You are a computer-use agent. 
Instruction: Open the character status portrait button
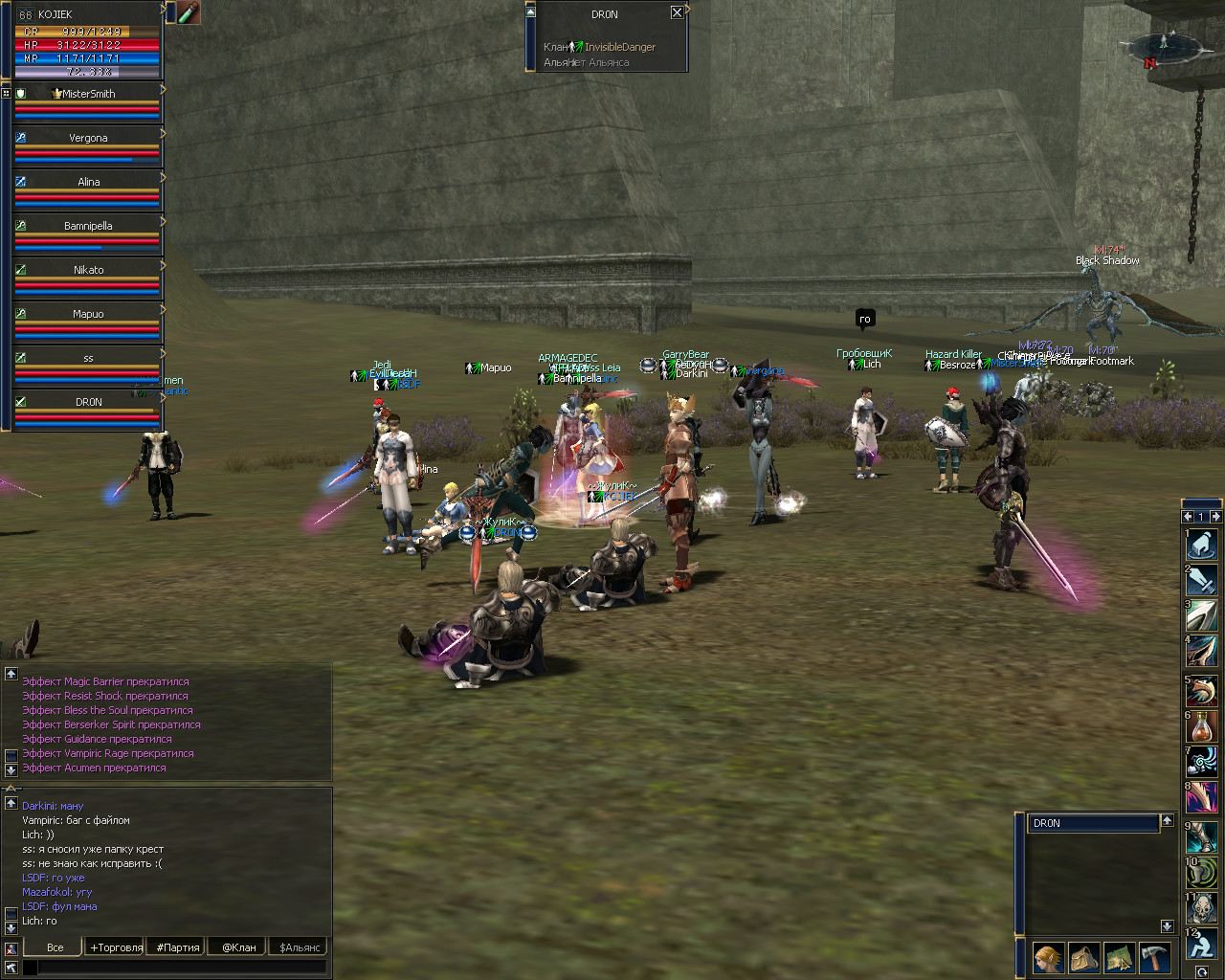click(x=1048, y=957)
